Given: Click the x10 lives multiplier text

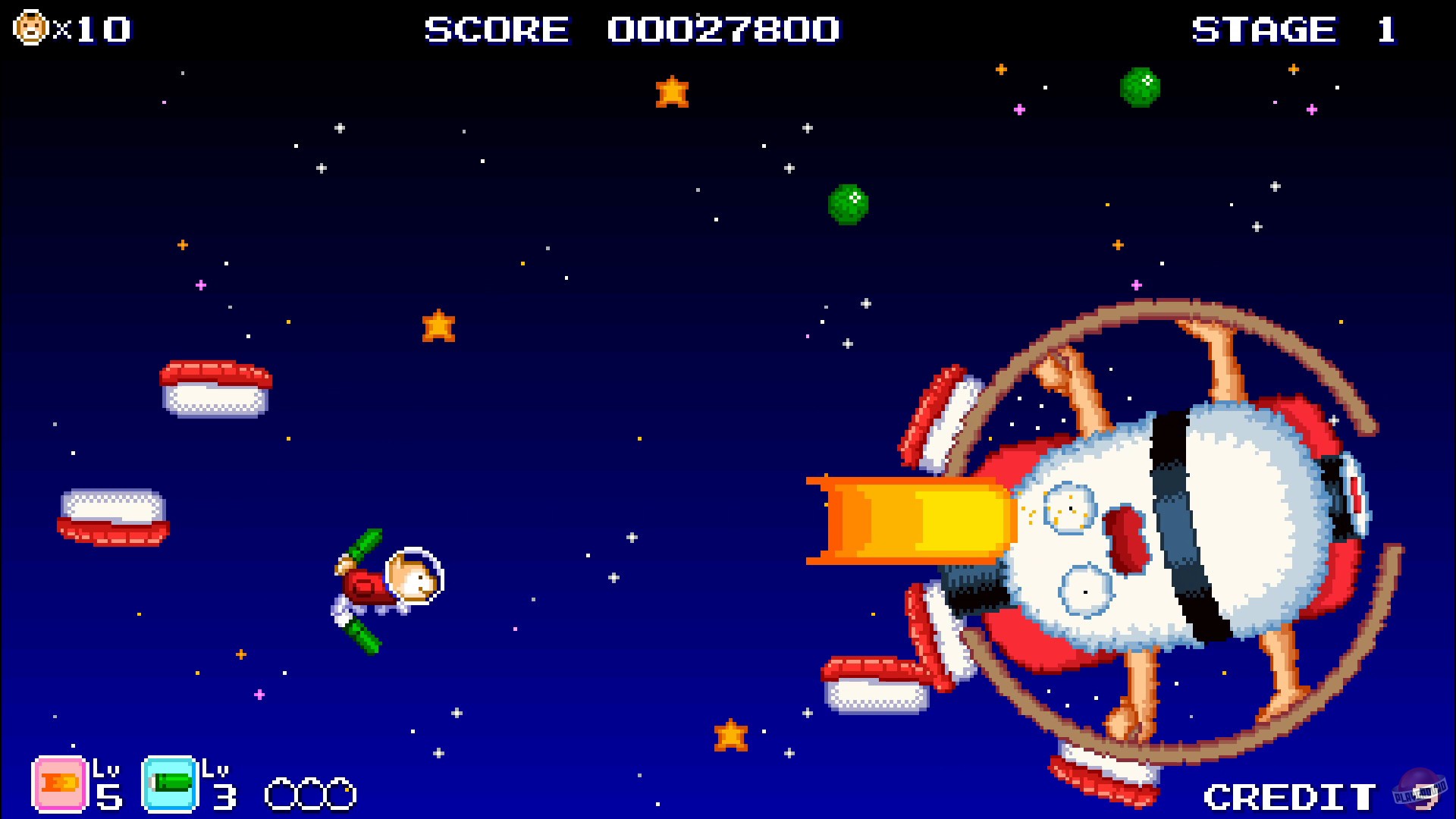Looking at the screenshot, I should pos(91,29).
